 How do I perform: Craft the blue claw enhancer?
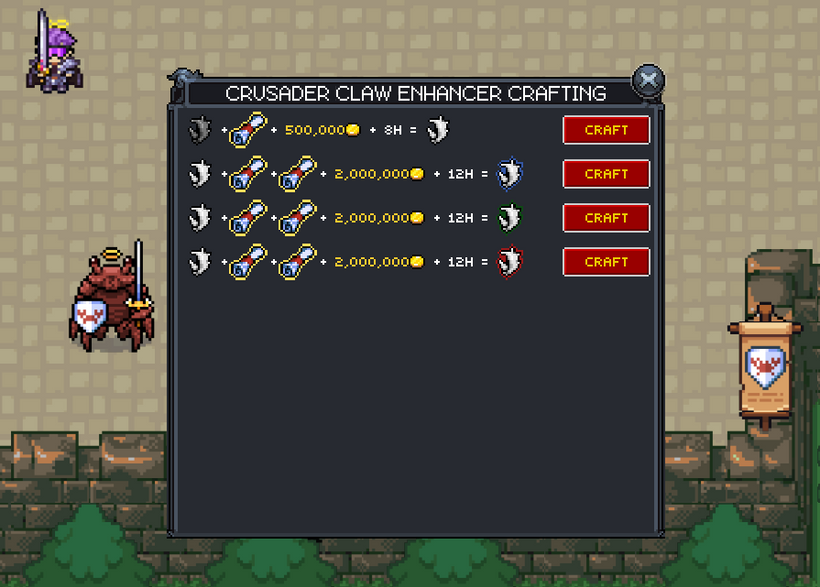point(606,174)
